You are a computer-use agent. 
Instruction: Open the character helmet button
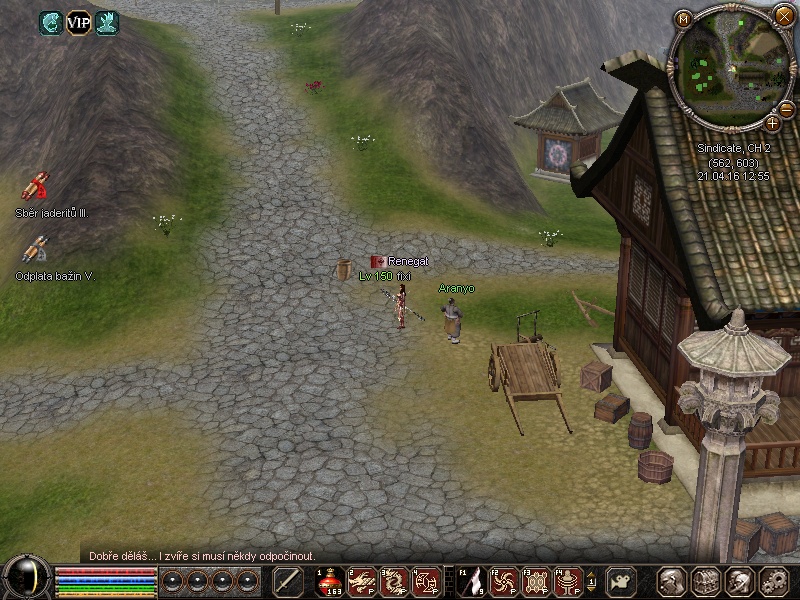click(671, 581)
